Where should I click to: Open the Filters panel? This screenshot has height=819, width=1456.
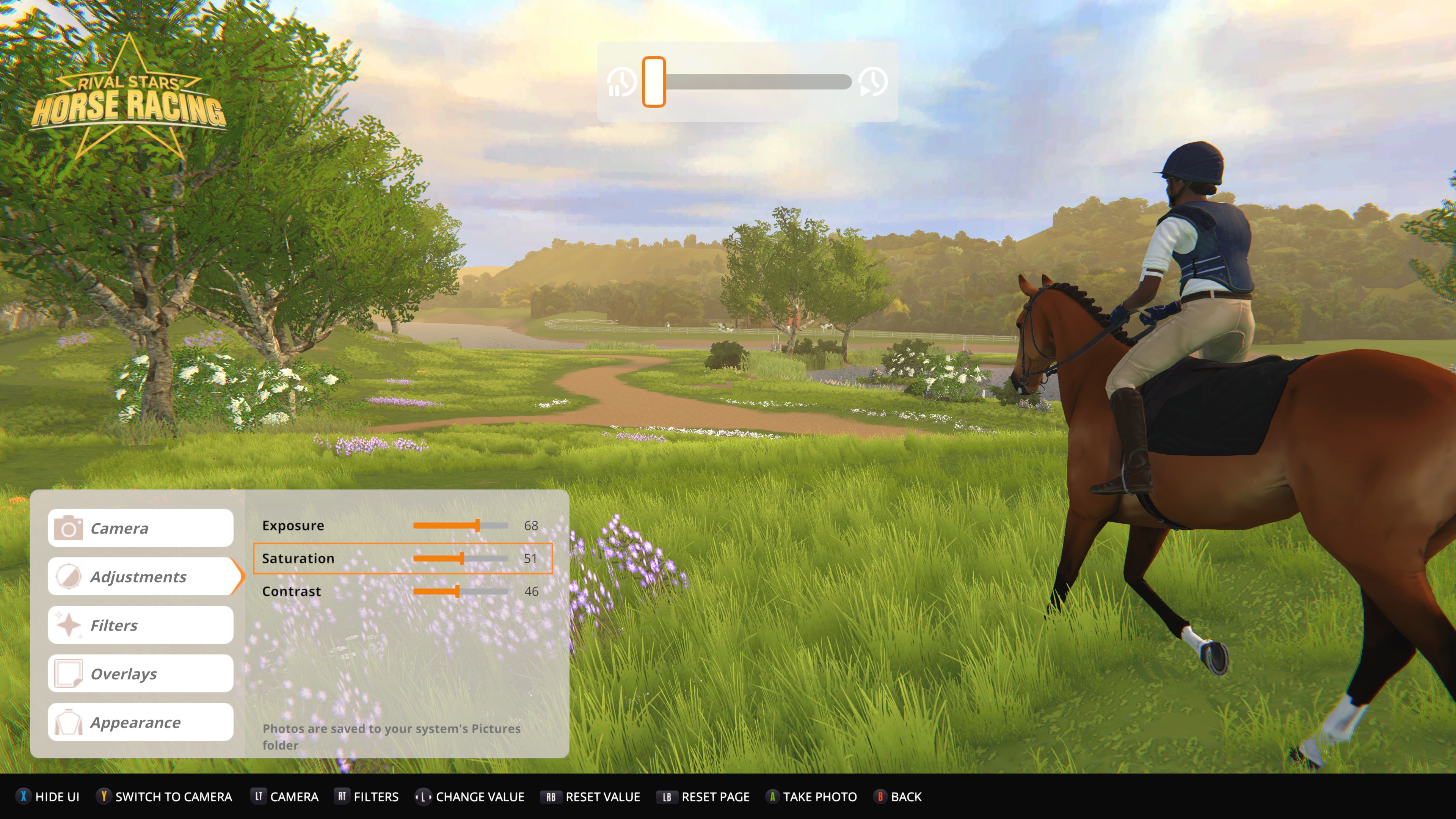pyautogui.click(x=141, y=624)
